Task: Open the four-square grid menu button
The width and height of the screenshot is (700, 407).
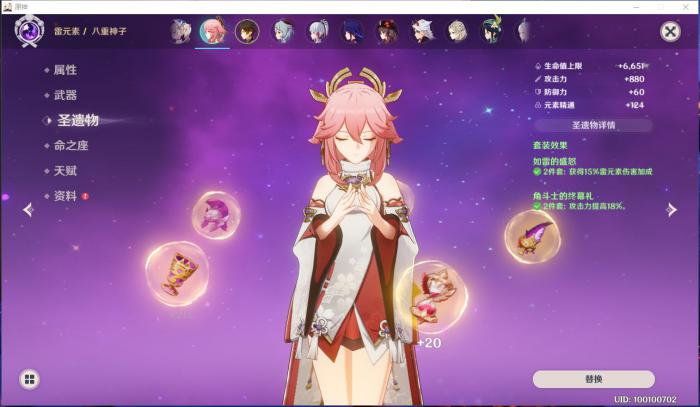Action: click(30, 379)
